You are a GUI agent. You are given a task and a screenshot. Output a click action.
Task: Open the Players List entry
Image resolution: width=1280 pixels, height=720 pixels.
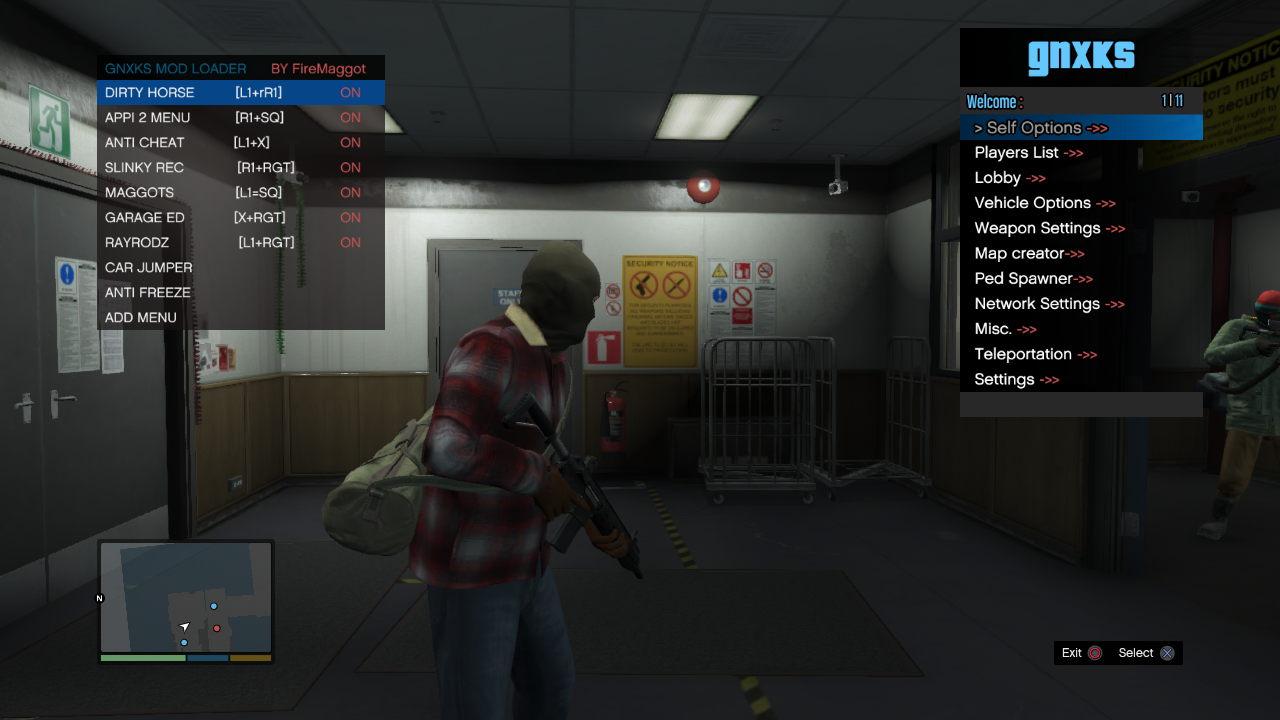(1028, 153)
